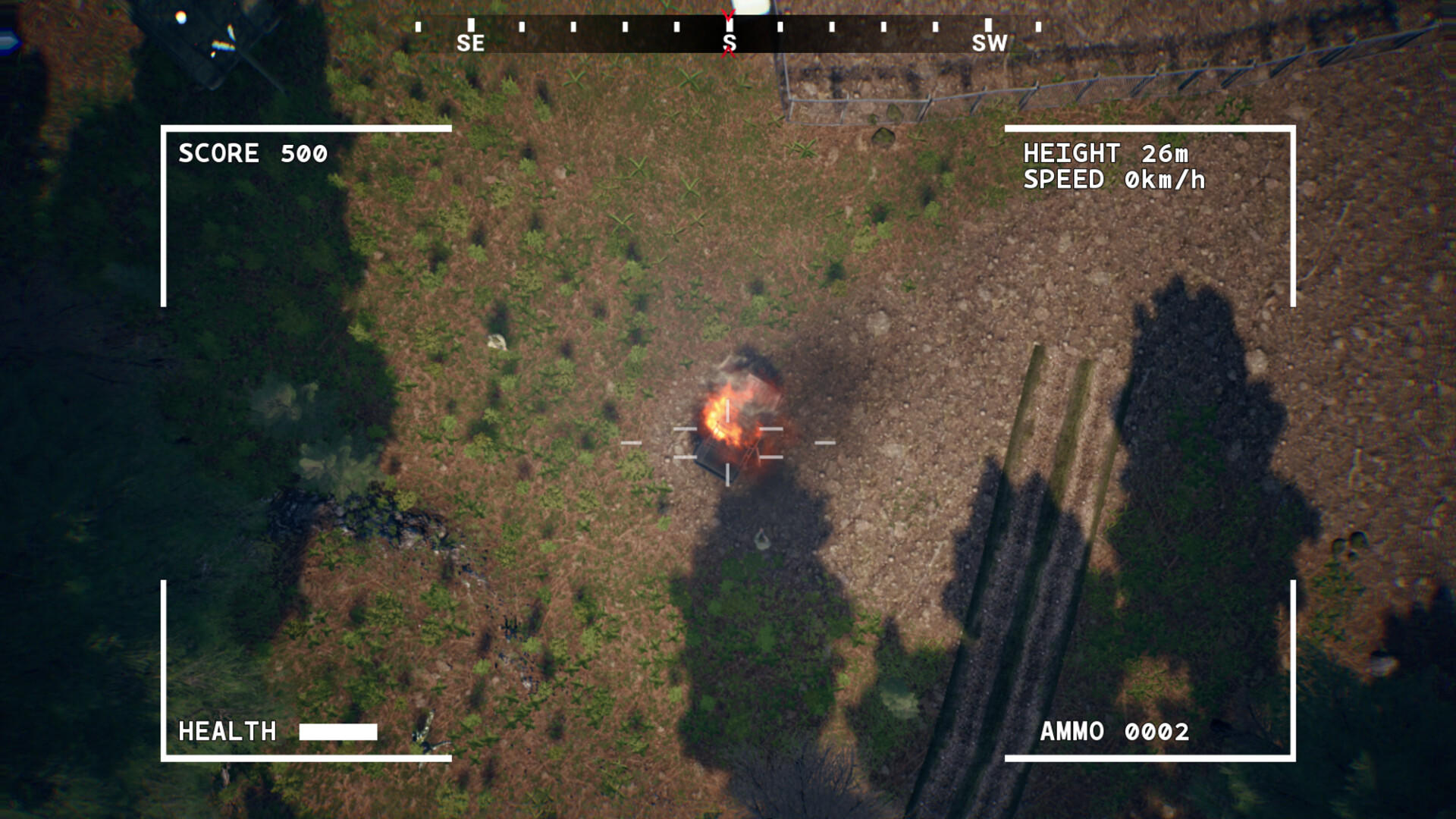Click the top-left HUD corner bracket
This screenshot has width=1456, height=819.
pyautogui.click(x=164, y=129)
